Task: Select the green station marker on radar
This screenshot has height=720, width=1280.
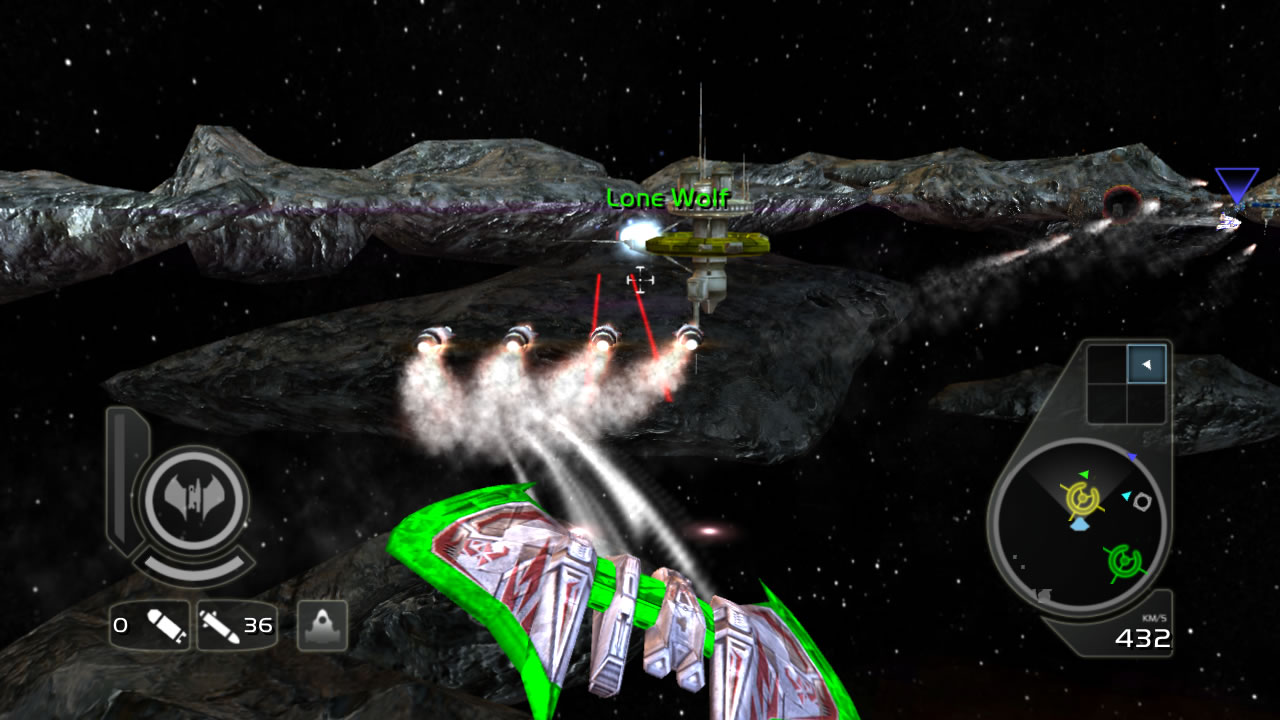Action: click(x=1125, y=562)
